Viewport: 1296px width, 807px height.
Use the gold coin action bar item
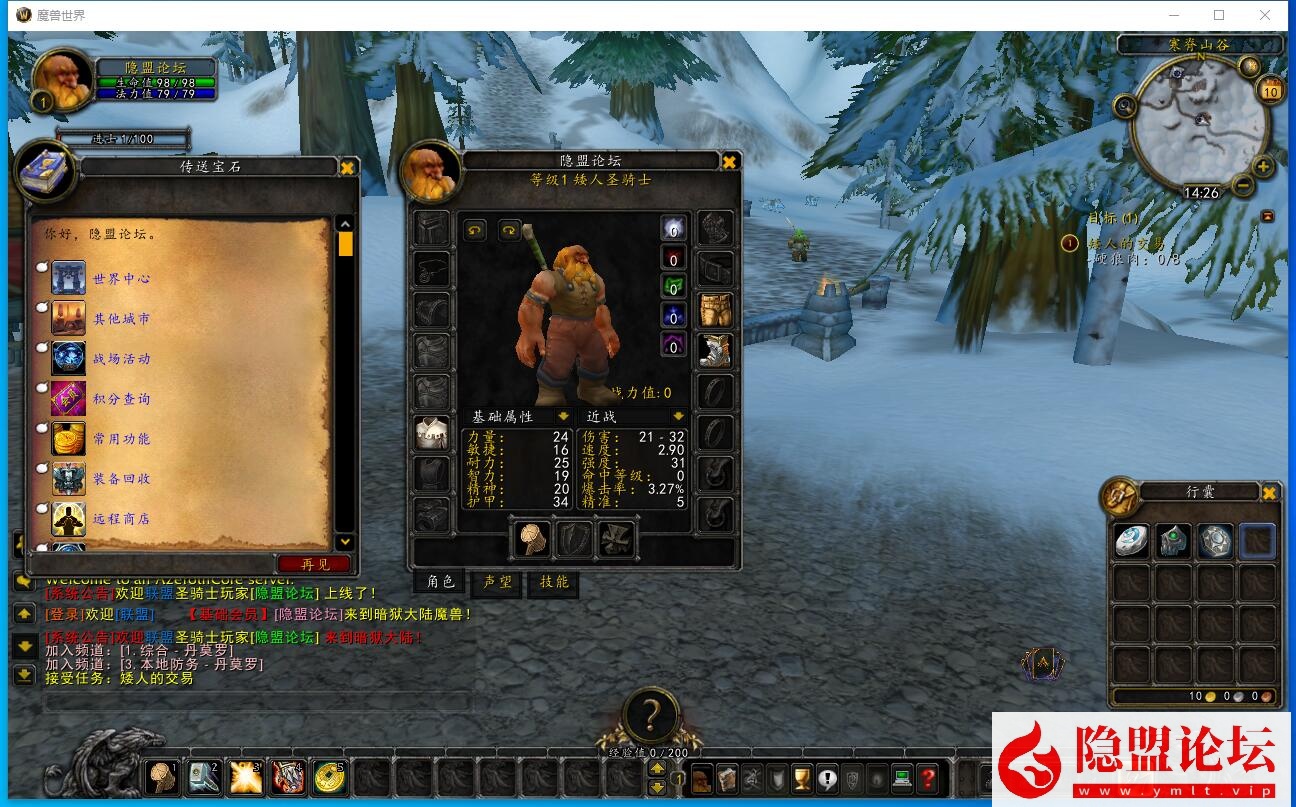tap(328, 776)
